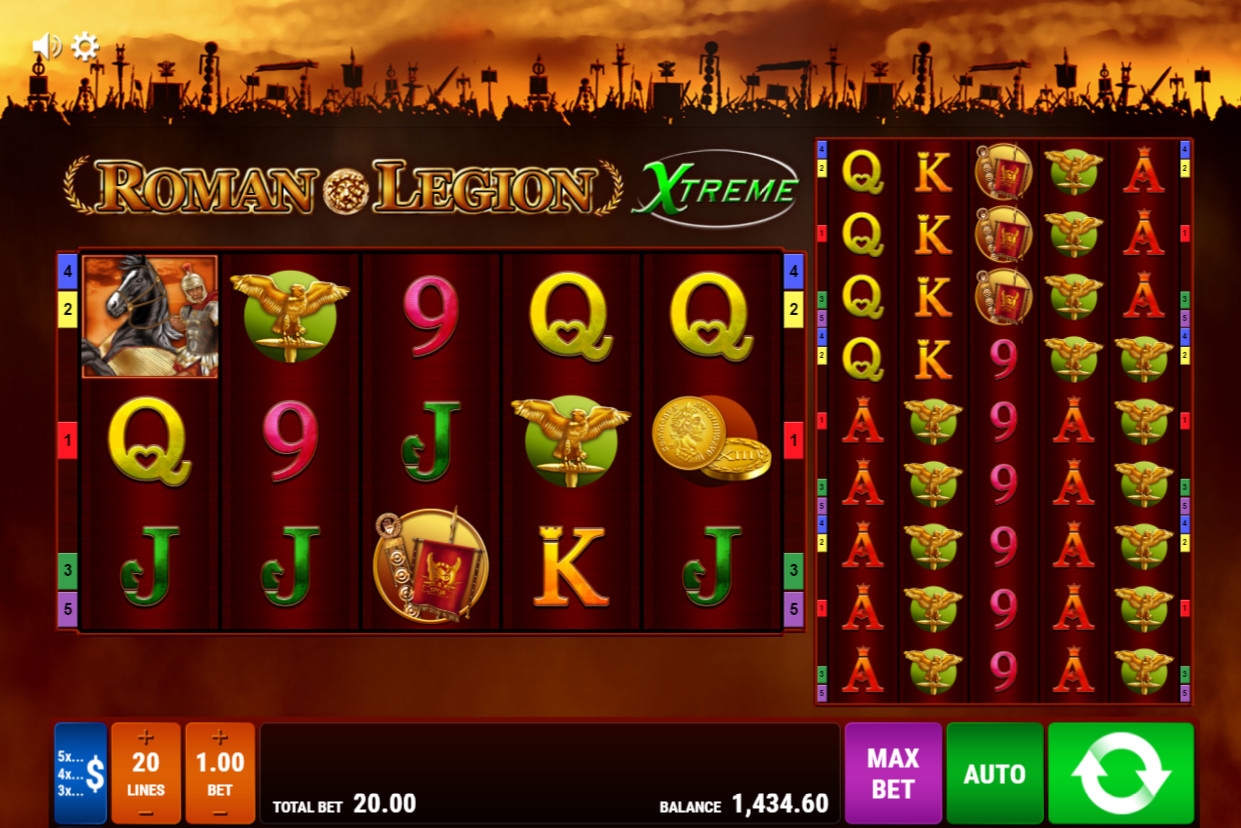Screen dimensions: 1241x828
Task: Open settings with the gear icon
Action: pos(85,46)
